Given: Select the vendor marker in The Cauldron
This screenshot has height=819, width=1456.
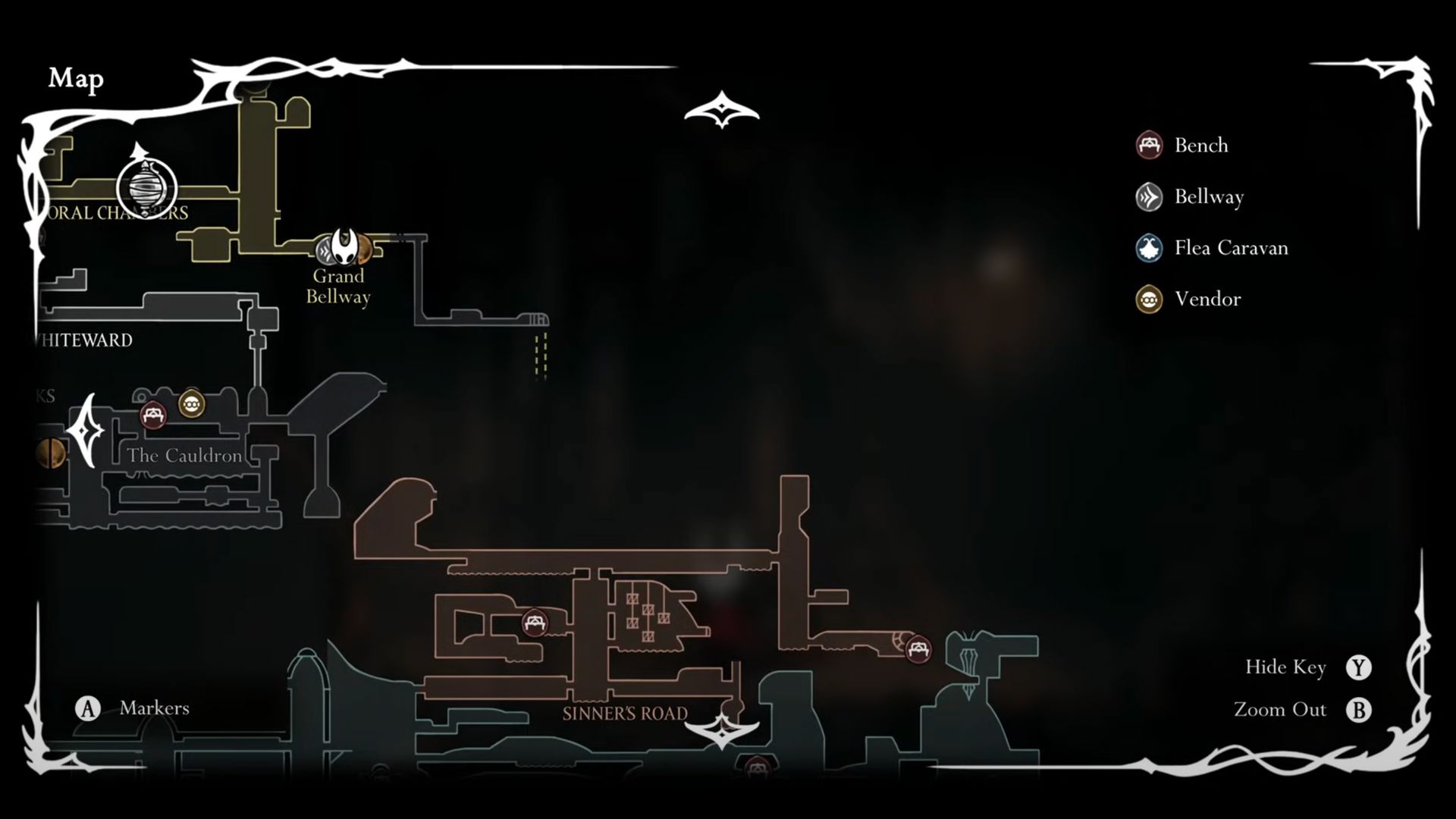Looking at the screenshot, I should pos(191,404).
